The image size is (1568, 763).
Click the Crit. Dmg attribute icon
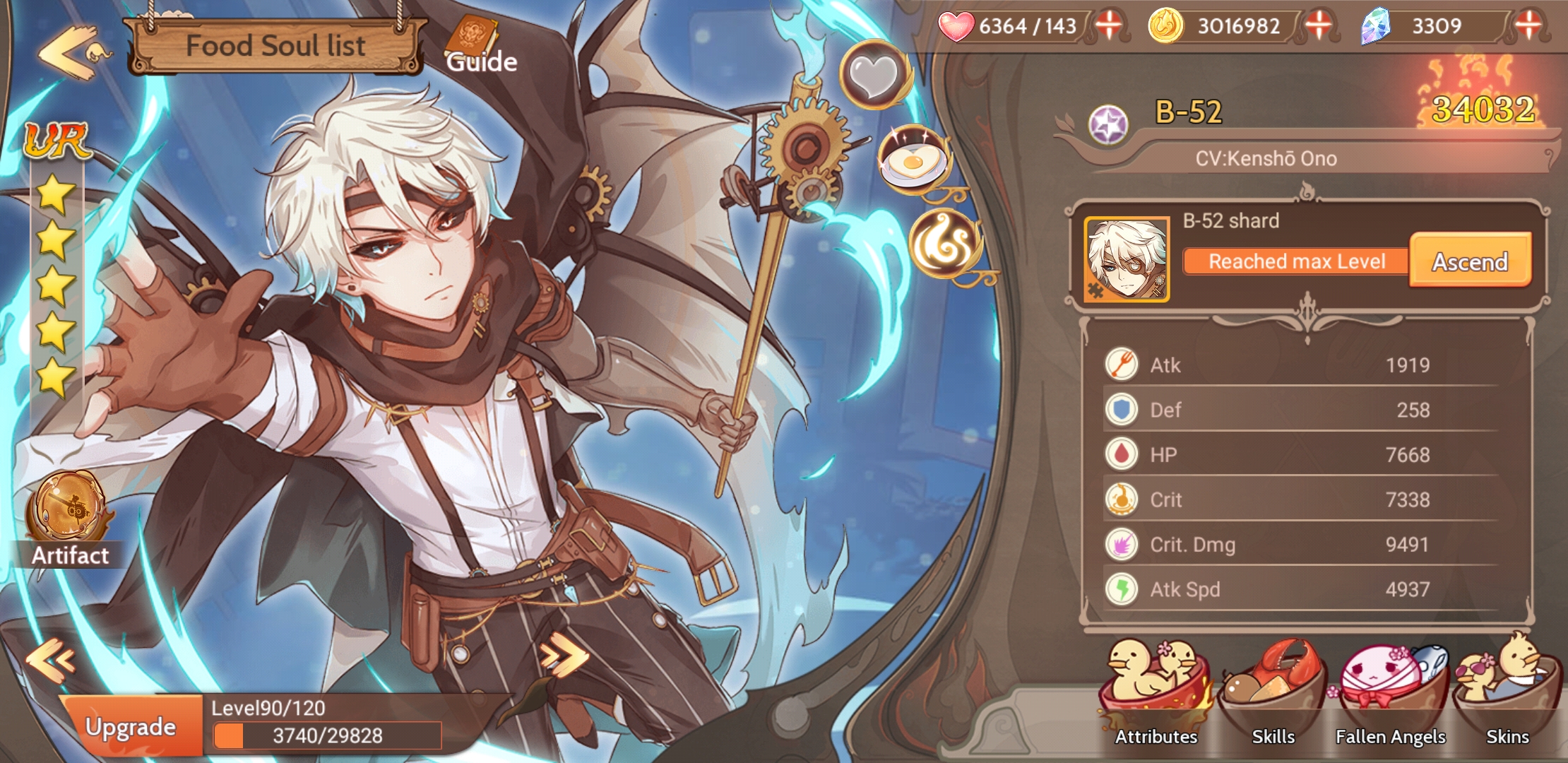point(1121,544)
